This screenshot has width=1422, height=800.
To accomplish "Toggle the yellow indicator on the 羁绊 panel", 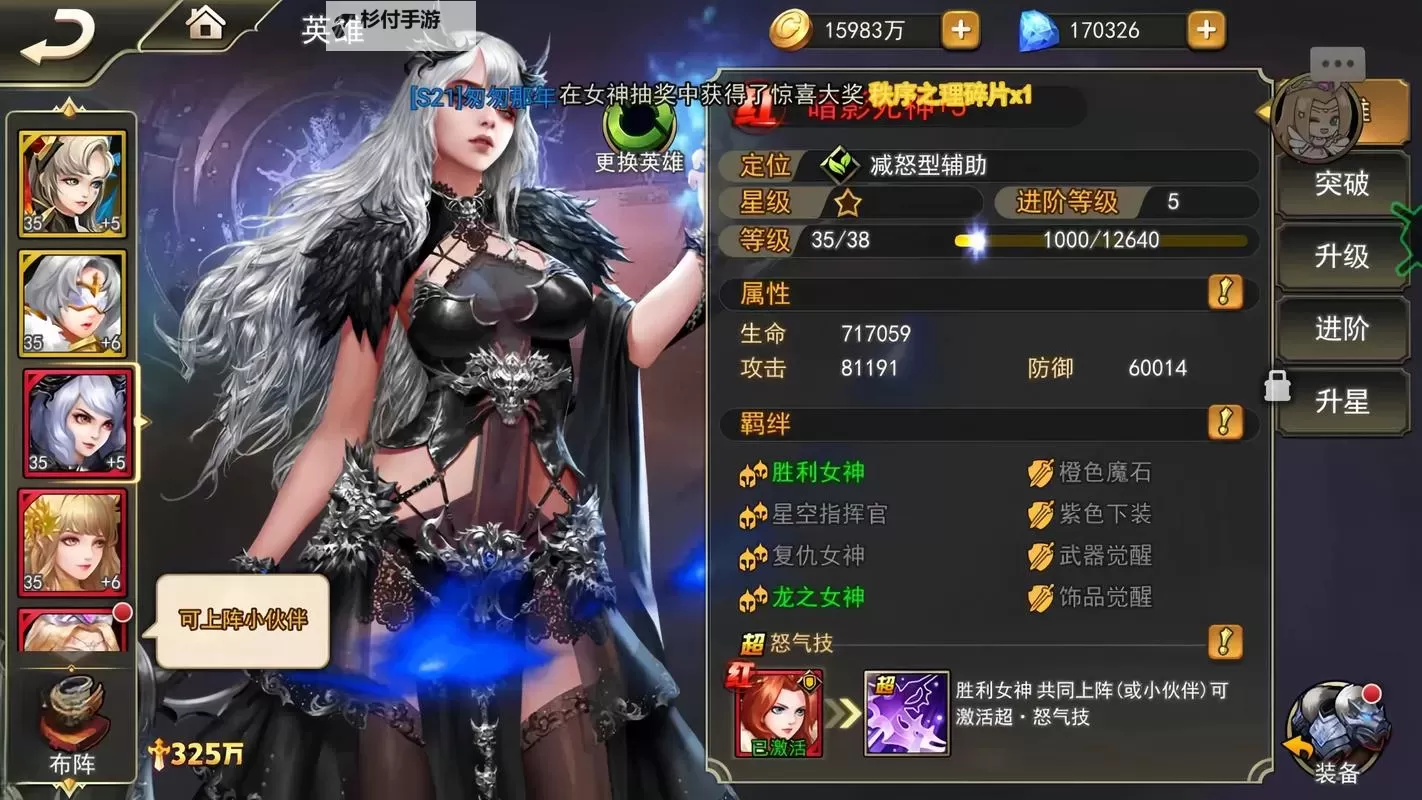I will [1225, 423].
